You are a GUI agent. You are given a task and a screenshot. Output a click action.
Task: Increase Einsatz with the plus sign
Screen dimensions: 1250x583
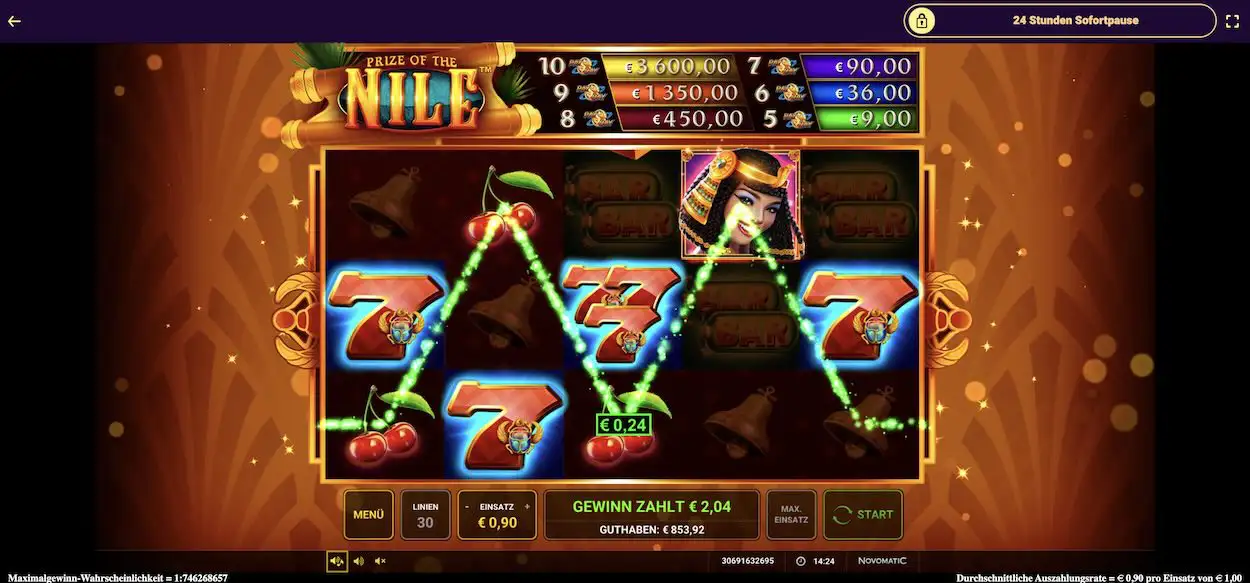click(x=528, y=506)
